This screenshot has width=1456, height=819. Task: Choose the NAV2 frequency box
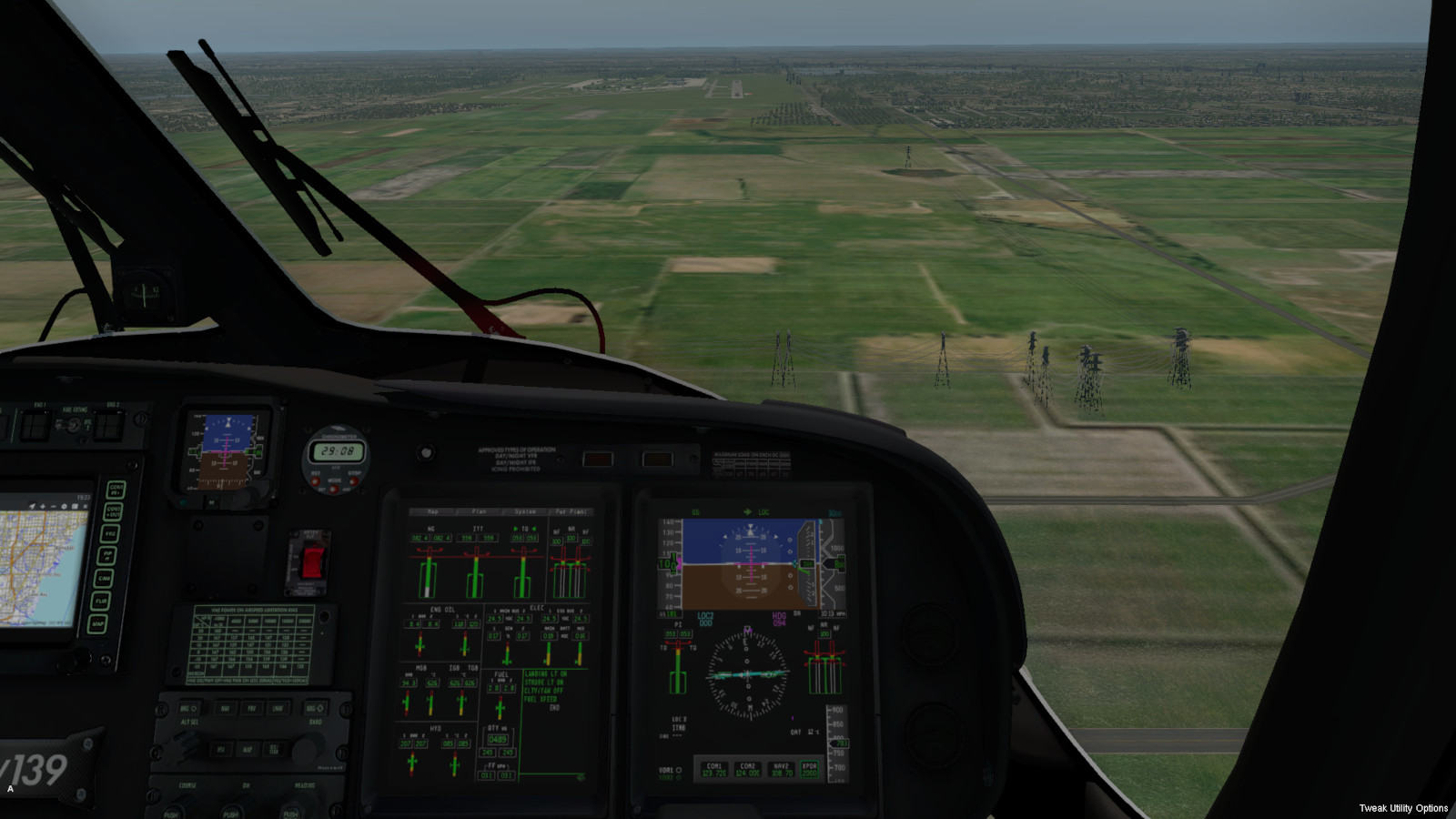click(781, 769)
